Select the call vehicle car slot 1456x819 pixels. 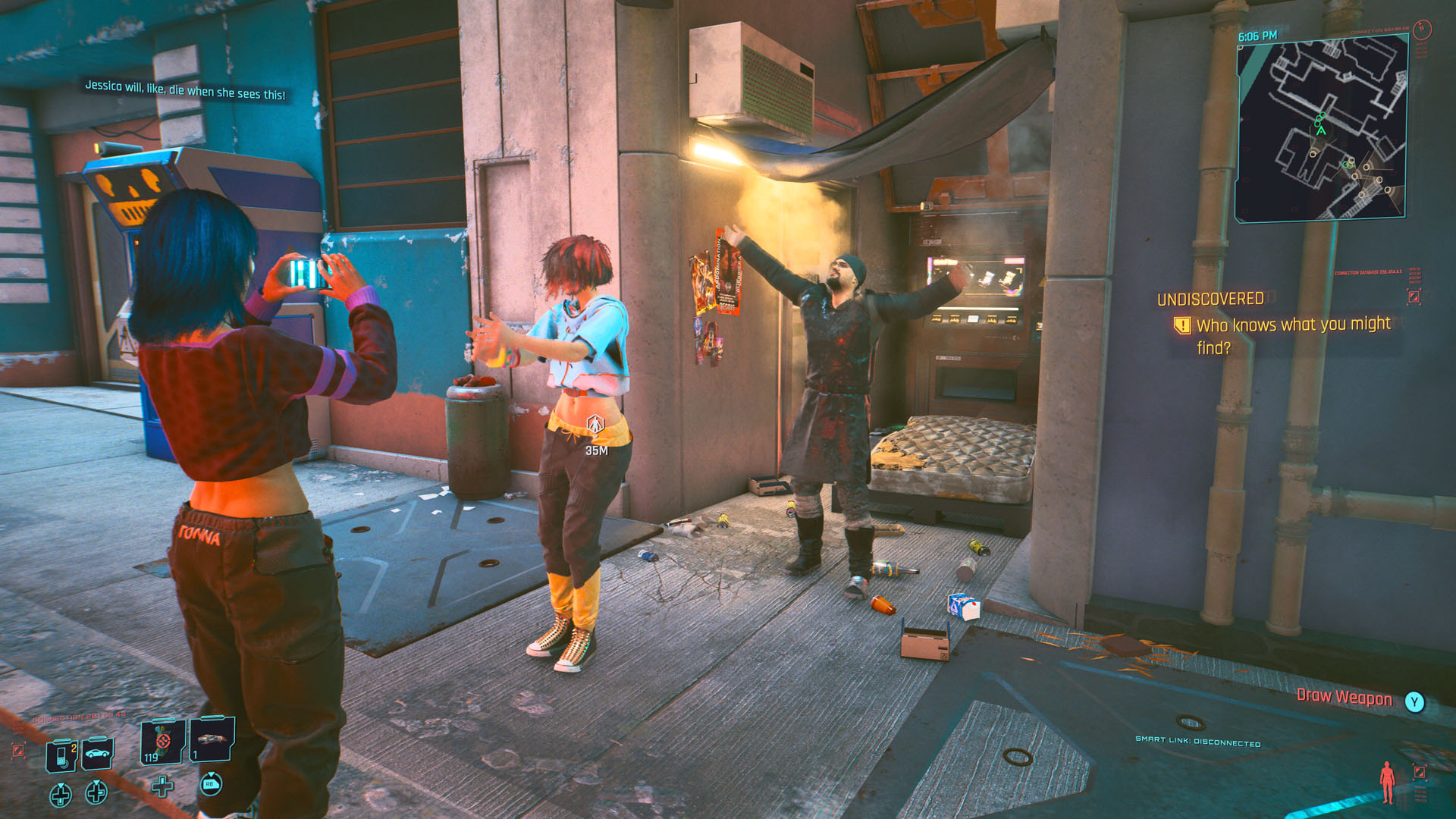pyautogui.click(x=98, y=753)
